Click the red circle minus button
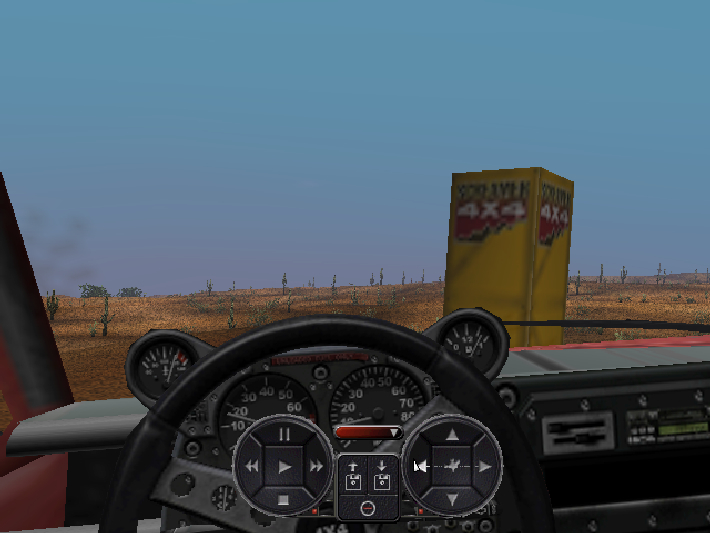710x533 pixels. [x=367, y=508]
